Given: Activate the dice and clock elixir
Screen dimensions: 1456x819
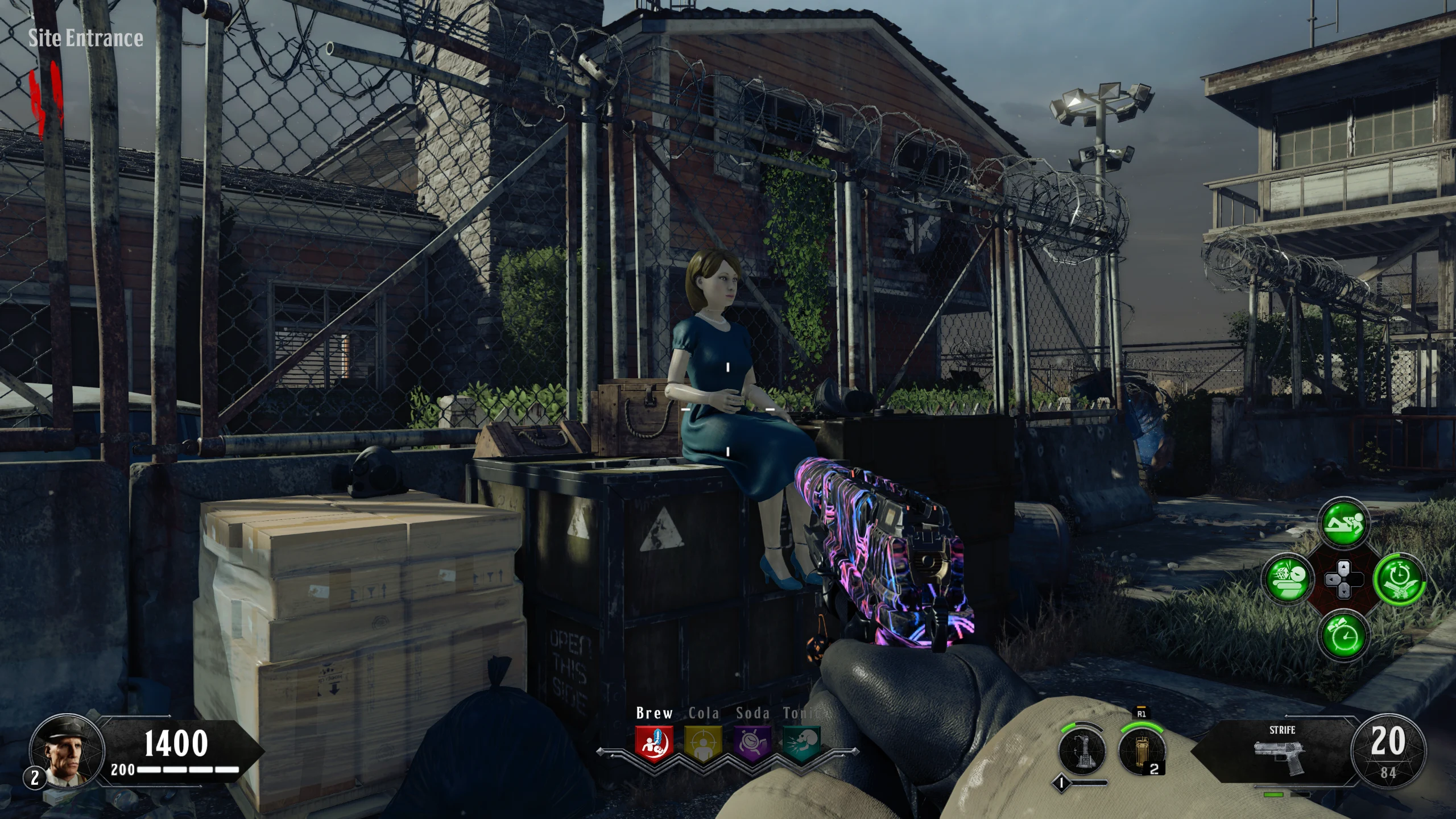Looking at the screenshot, I should [1288, 580].
